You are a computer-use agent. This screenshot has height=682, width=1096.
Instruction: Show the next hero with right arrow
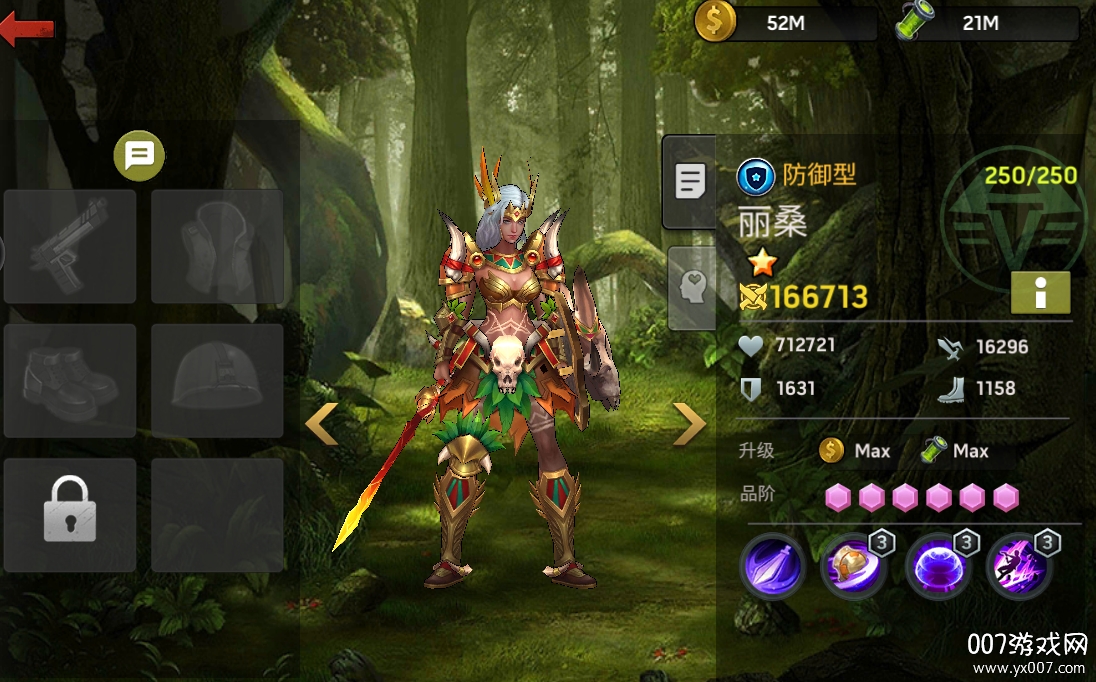(x=689, y=424)
